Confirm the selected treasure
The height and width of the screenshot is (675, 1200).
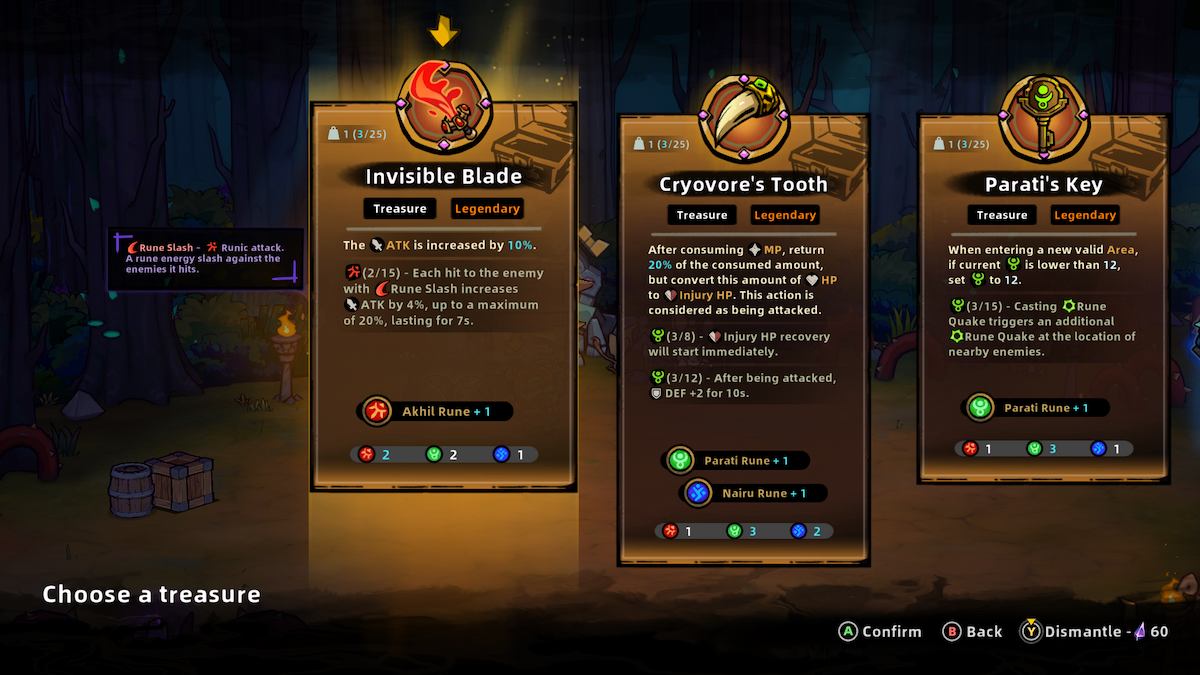click(880, 631)
